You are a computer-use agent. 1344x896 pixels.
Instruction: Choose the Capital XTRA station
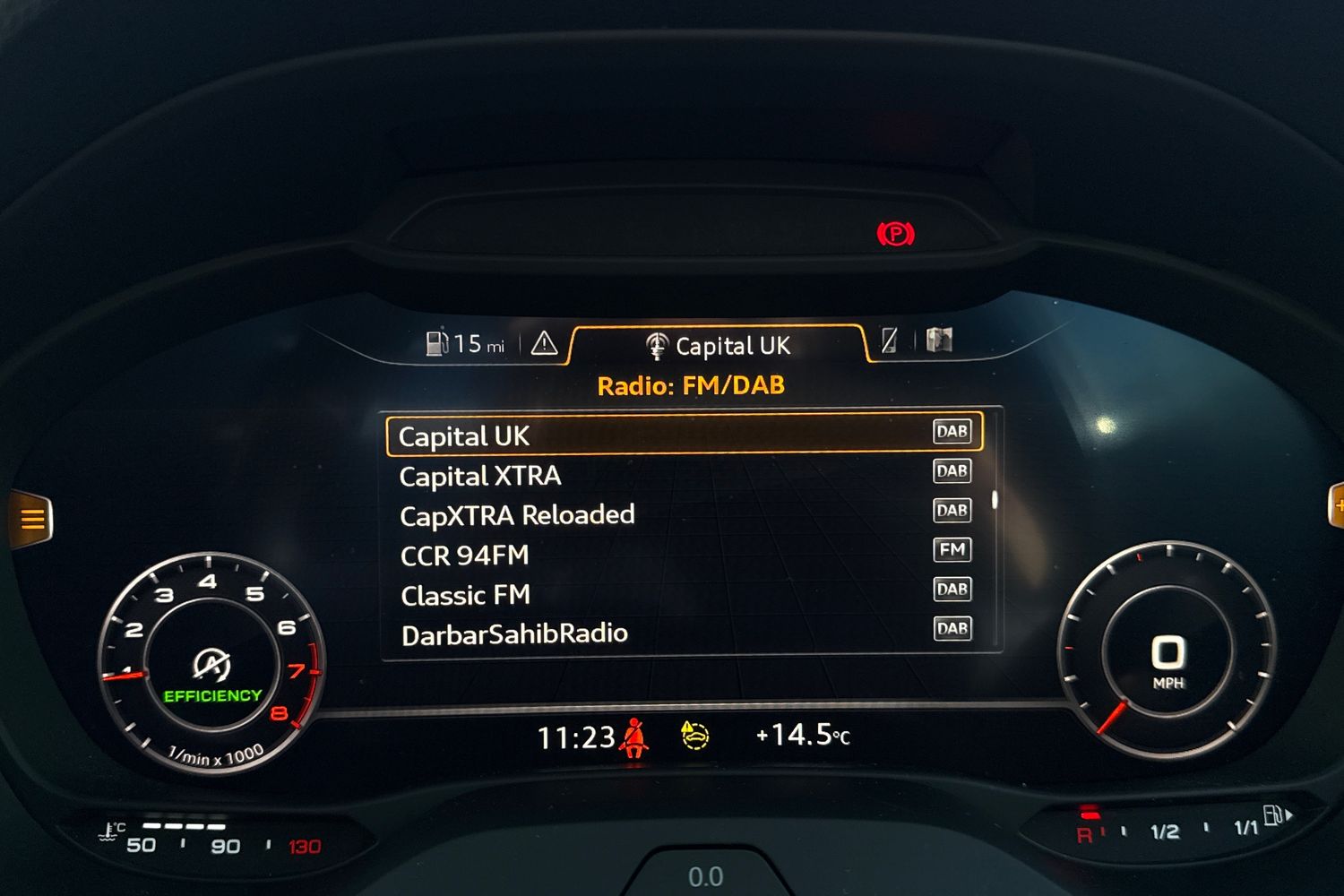[480, 476]
